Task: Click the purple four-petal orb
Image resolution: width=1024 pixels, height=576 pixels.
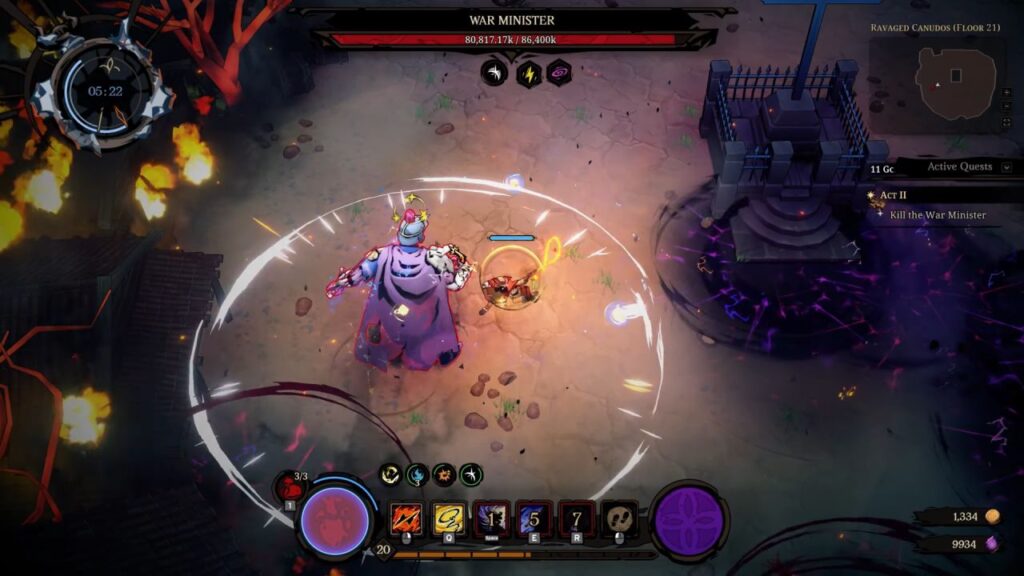Action: [x=689, y=521]
